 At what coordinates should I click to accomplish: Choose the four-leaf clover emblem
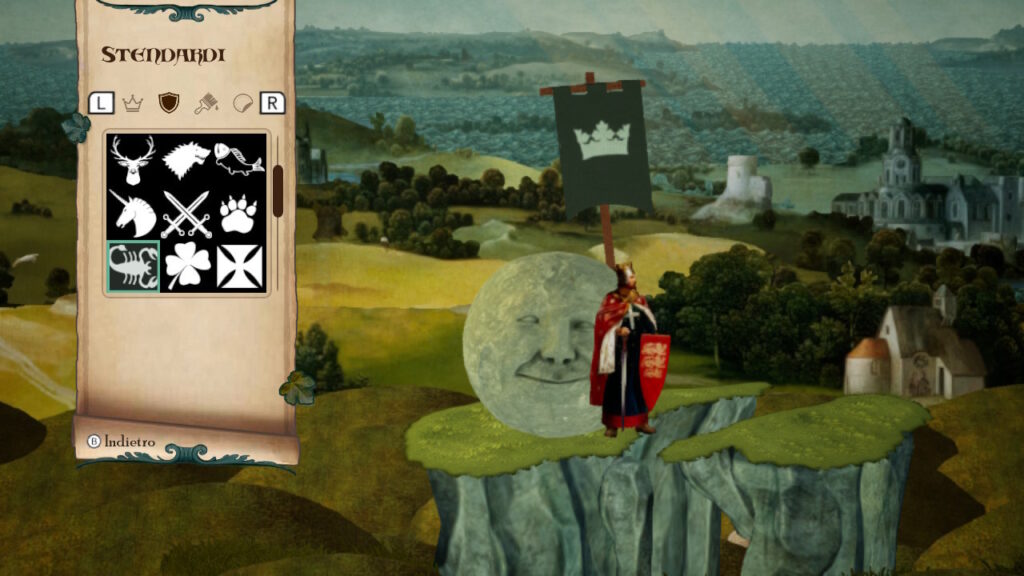187,266
